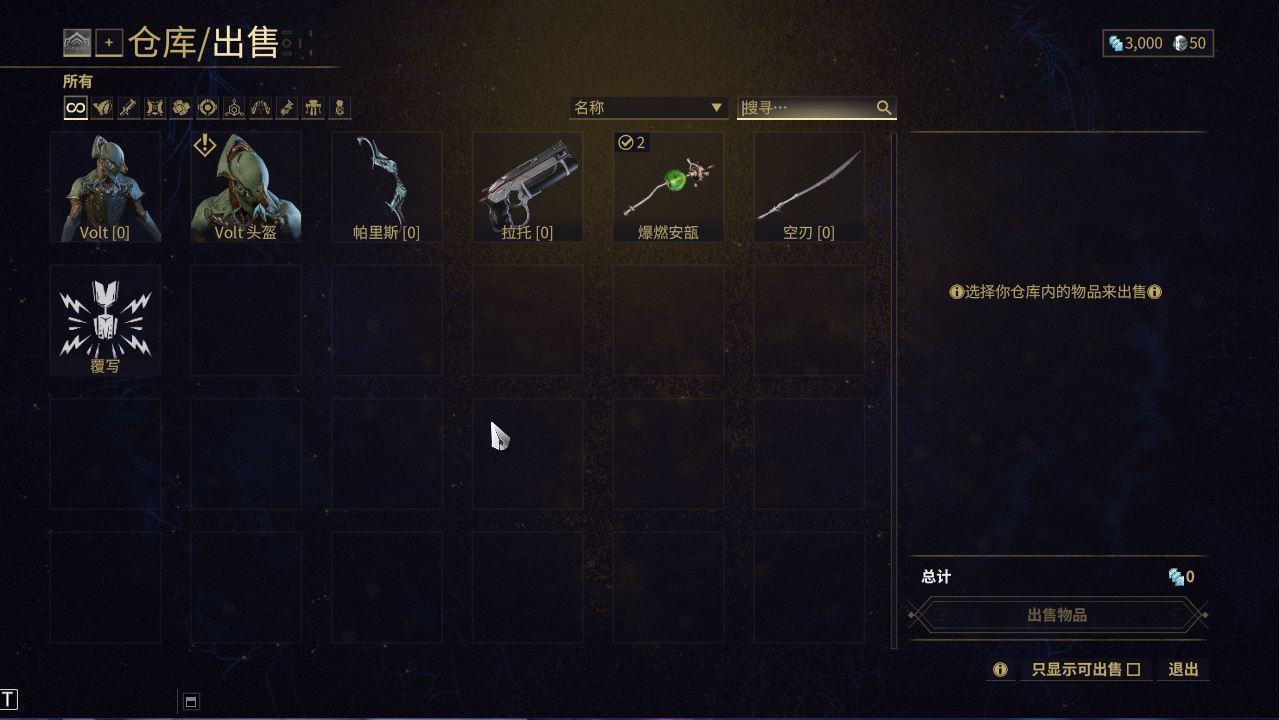Exit via the 退出 button
1279x720 pixels.
coord(1183,670)
